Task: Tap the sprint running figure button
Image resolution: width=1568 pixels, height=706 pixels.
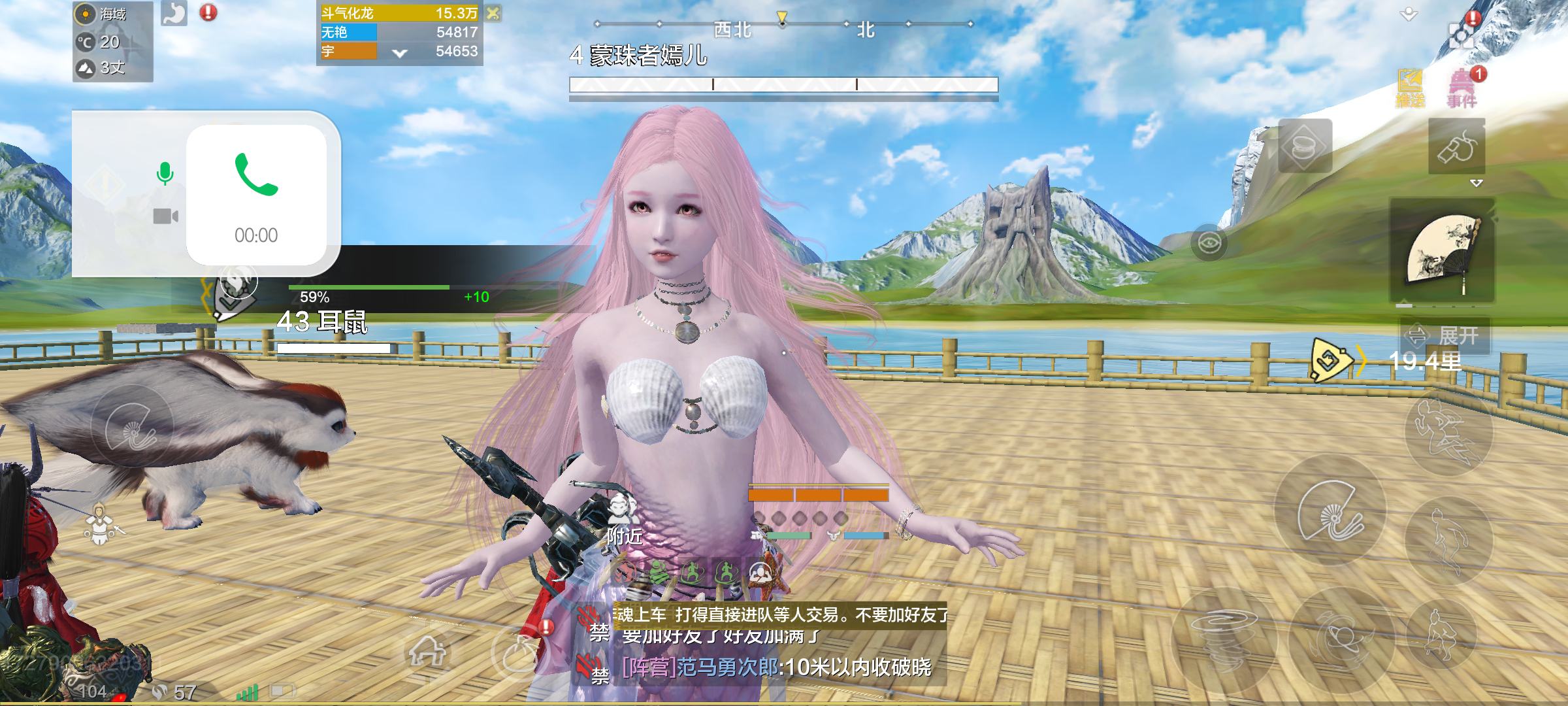Action: [1448, 429]
